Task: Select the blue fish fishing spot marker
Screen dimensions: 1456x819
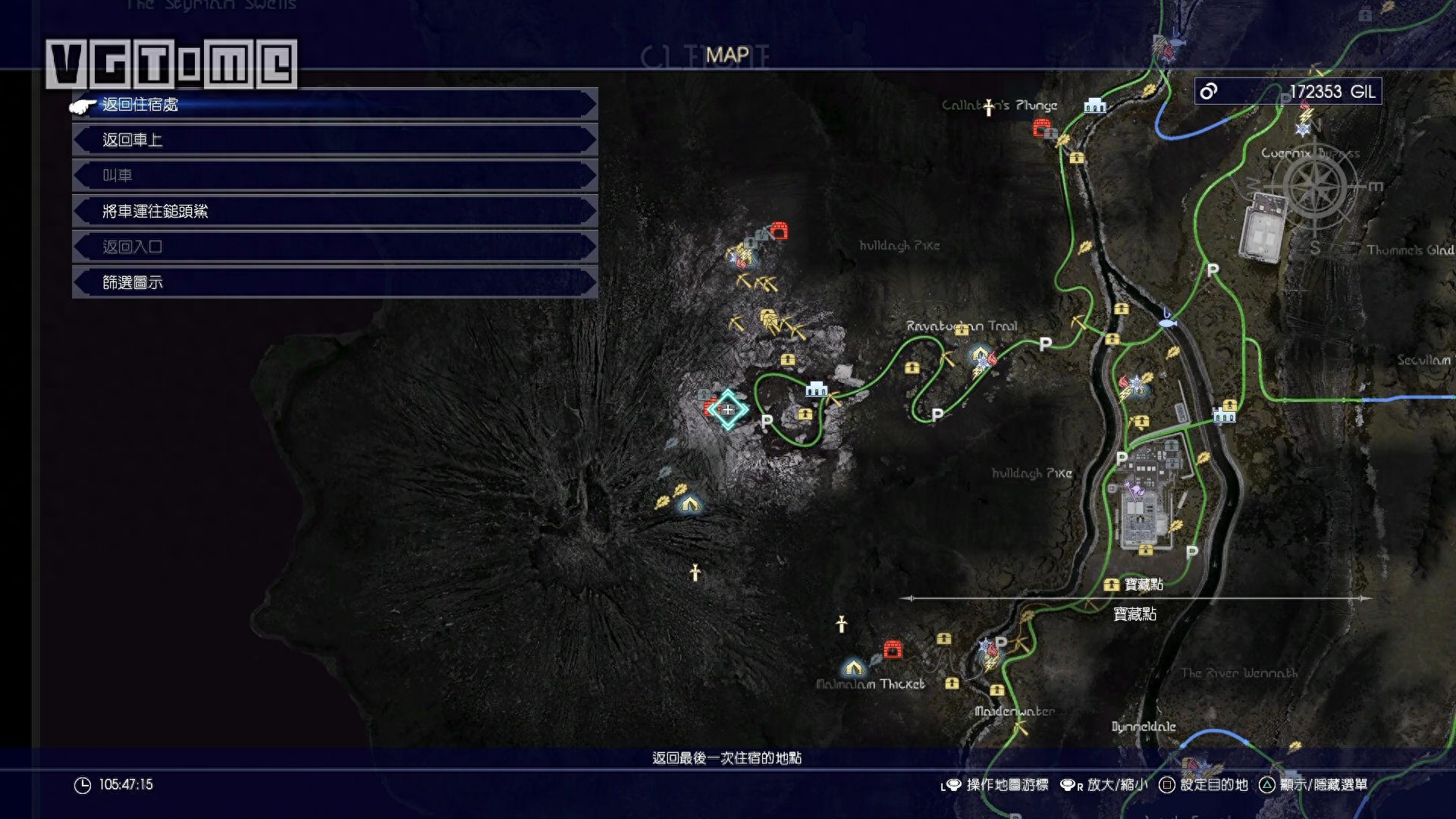Action: point(1167,322)
